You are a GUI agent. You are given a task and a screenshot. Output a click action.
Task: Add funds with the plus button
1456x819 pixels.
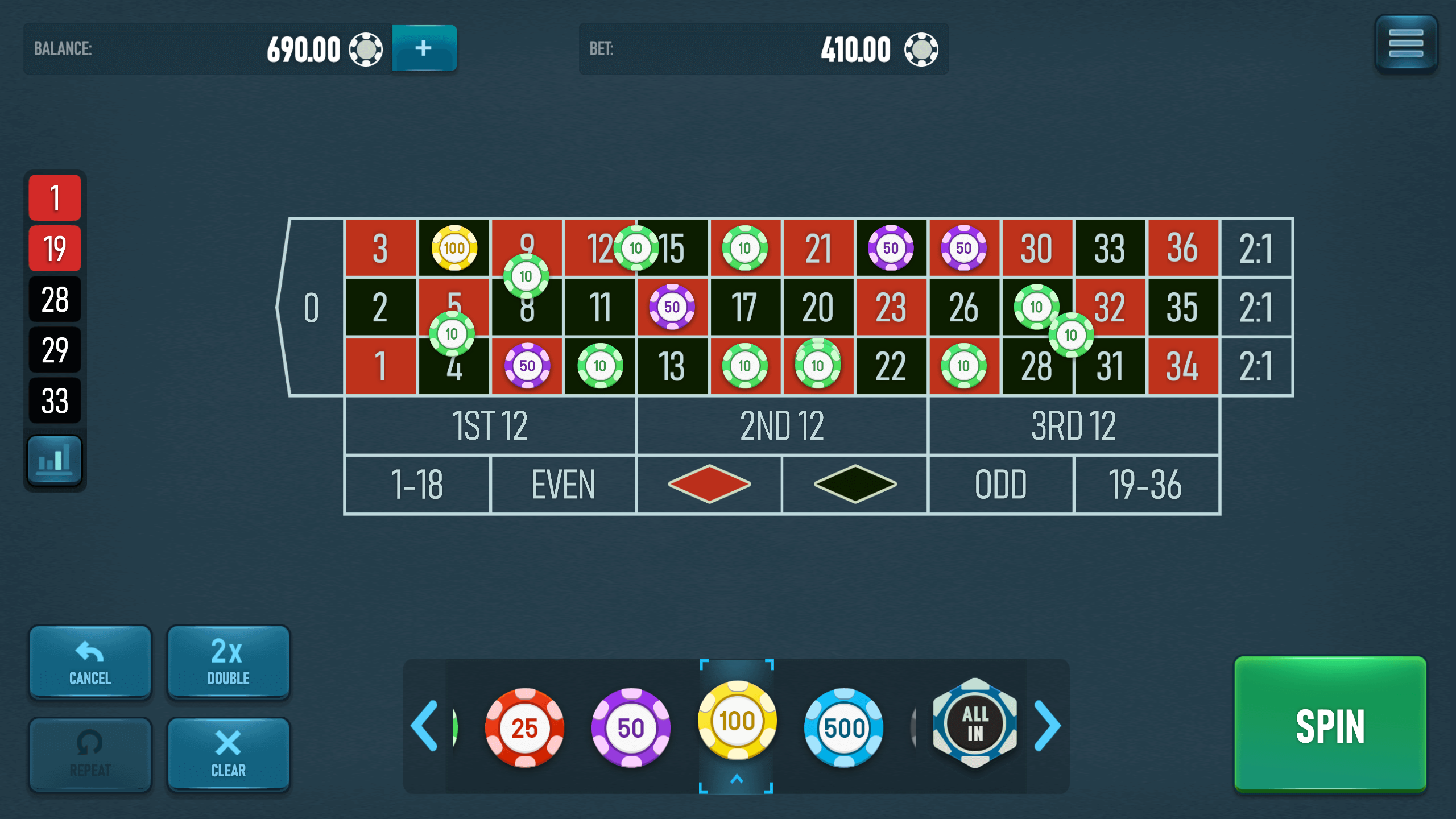click(424, 49)
